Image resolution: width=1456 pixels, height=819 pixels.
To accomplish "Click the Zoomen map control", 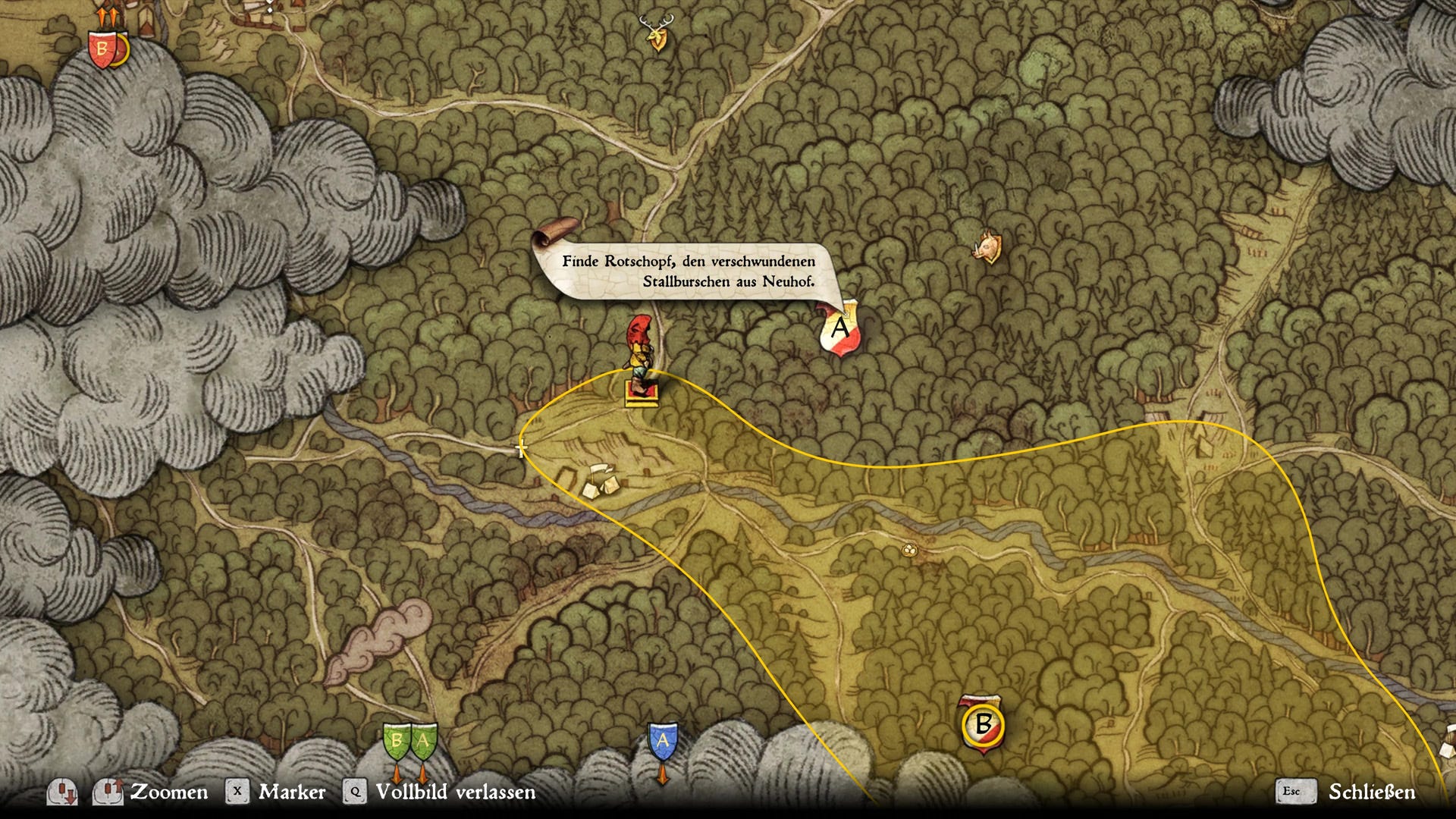I will tap(168, 792).
